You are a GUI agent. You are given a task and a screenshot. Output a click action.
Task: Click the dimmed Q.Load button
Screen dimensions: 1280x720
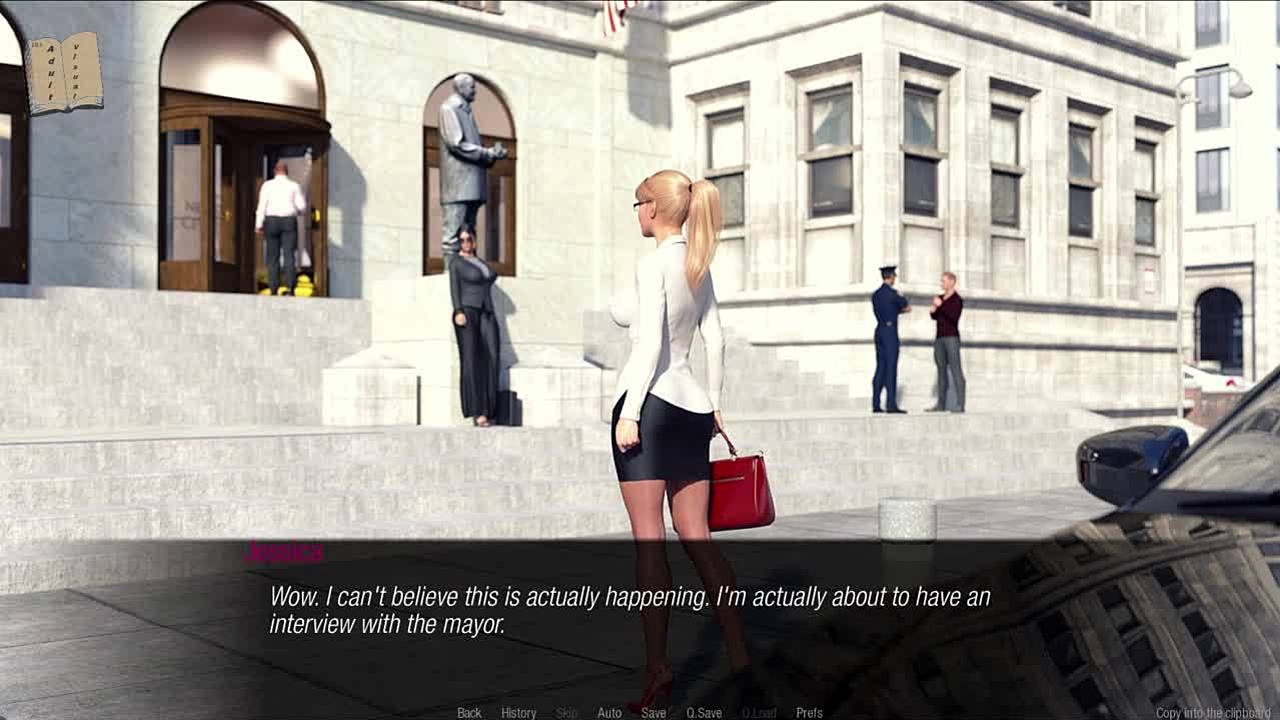coord(758,713)
